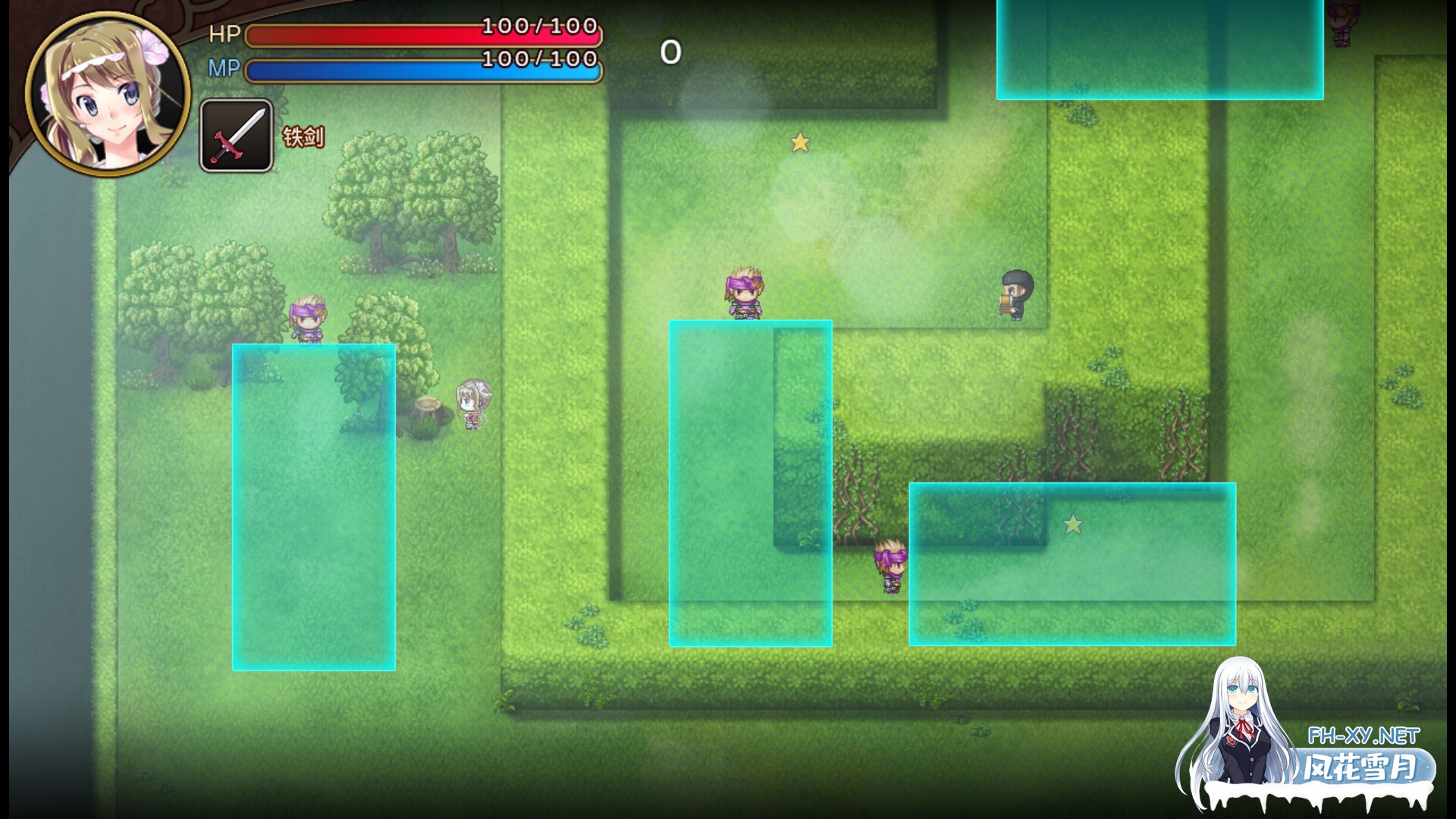The height and width of the screenshot is (819, 1456).
Task: Select the iron sword weapon slot
Action: click(237, 136)
